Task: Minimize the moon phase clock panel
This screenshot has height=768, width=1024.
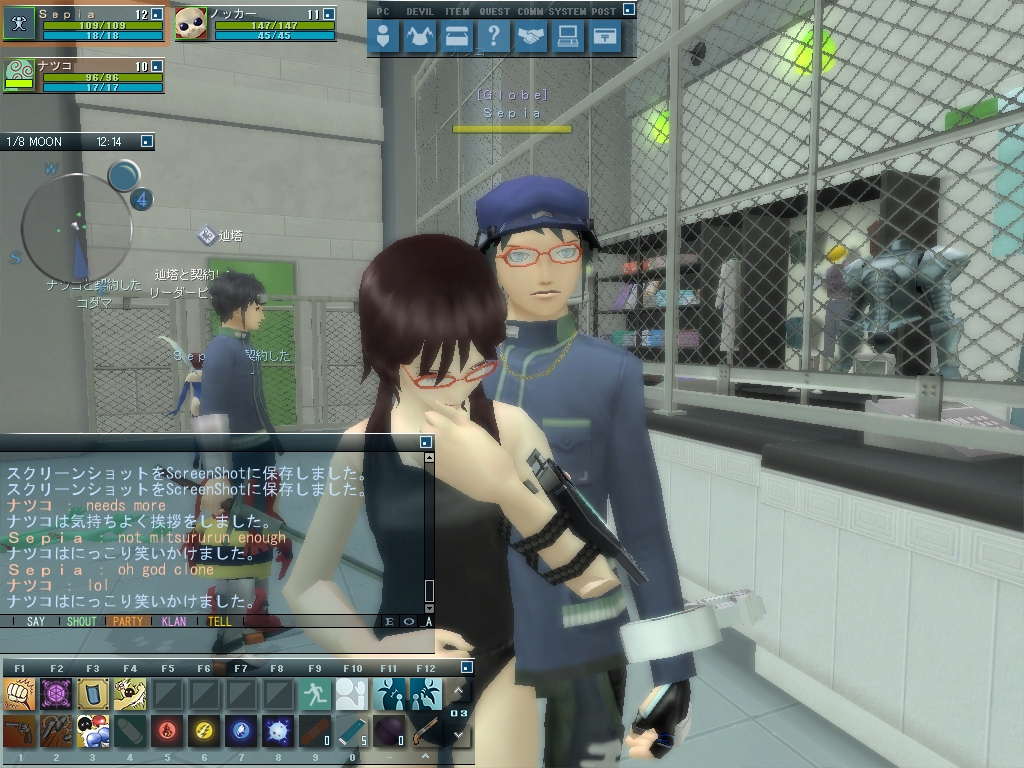Action: pos(146,142)
